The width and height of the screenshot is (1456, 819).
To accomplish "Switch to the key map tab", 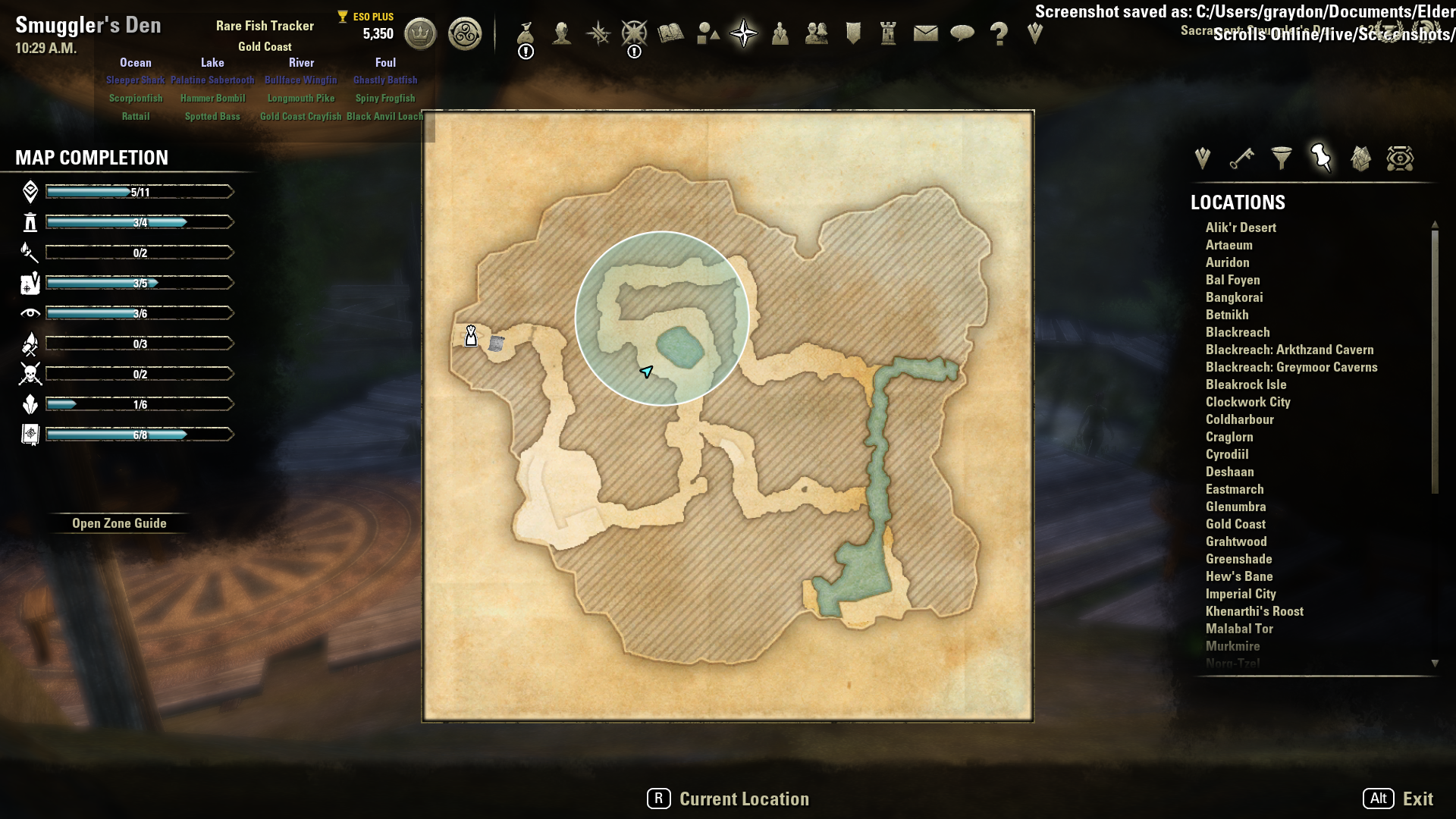I will point(1241,158).
